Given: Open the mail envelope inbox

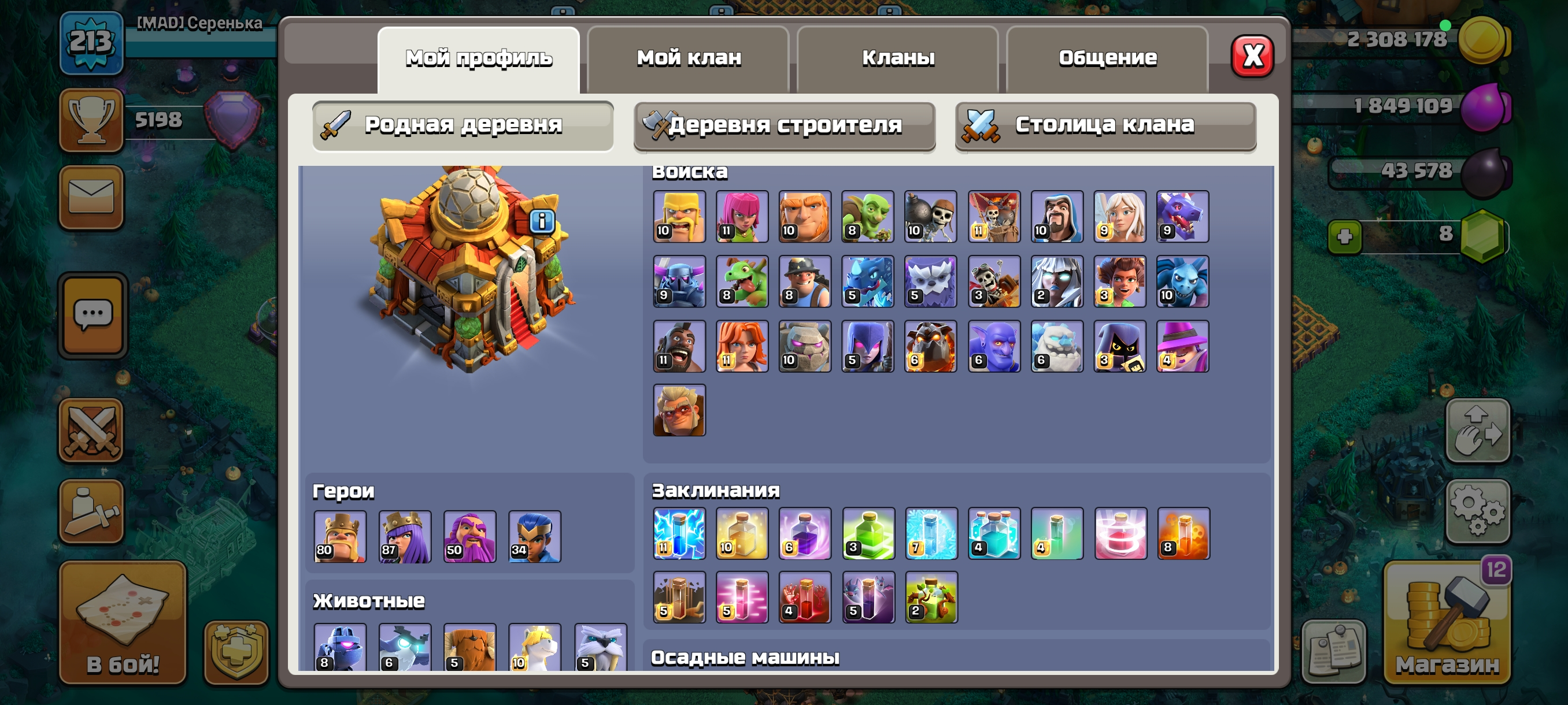Looking at the screenshot, I should point(91,197).
